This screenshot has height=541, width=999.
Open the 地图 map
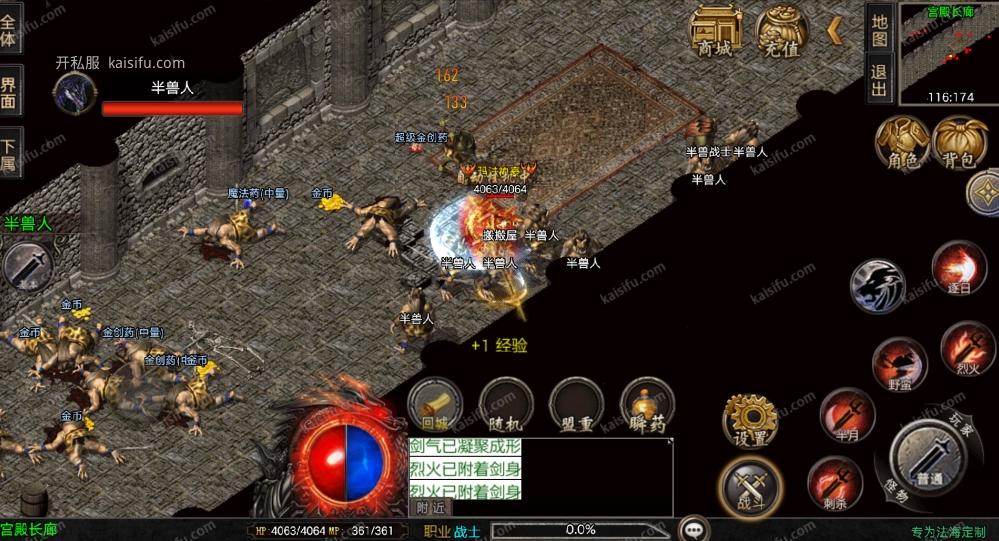click(x=879, y=29)
